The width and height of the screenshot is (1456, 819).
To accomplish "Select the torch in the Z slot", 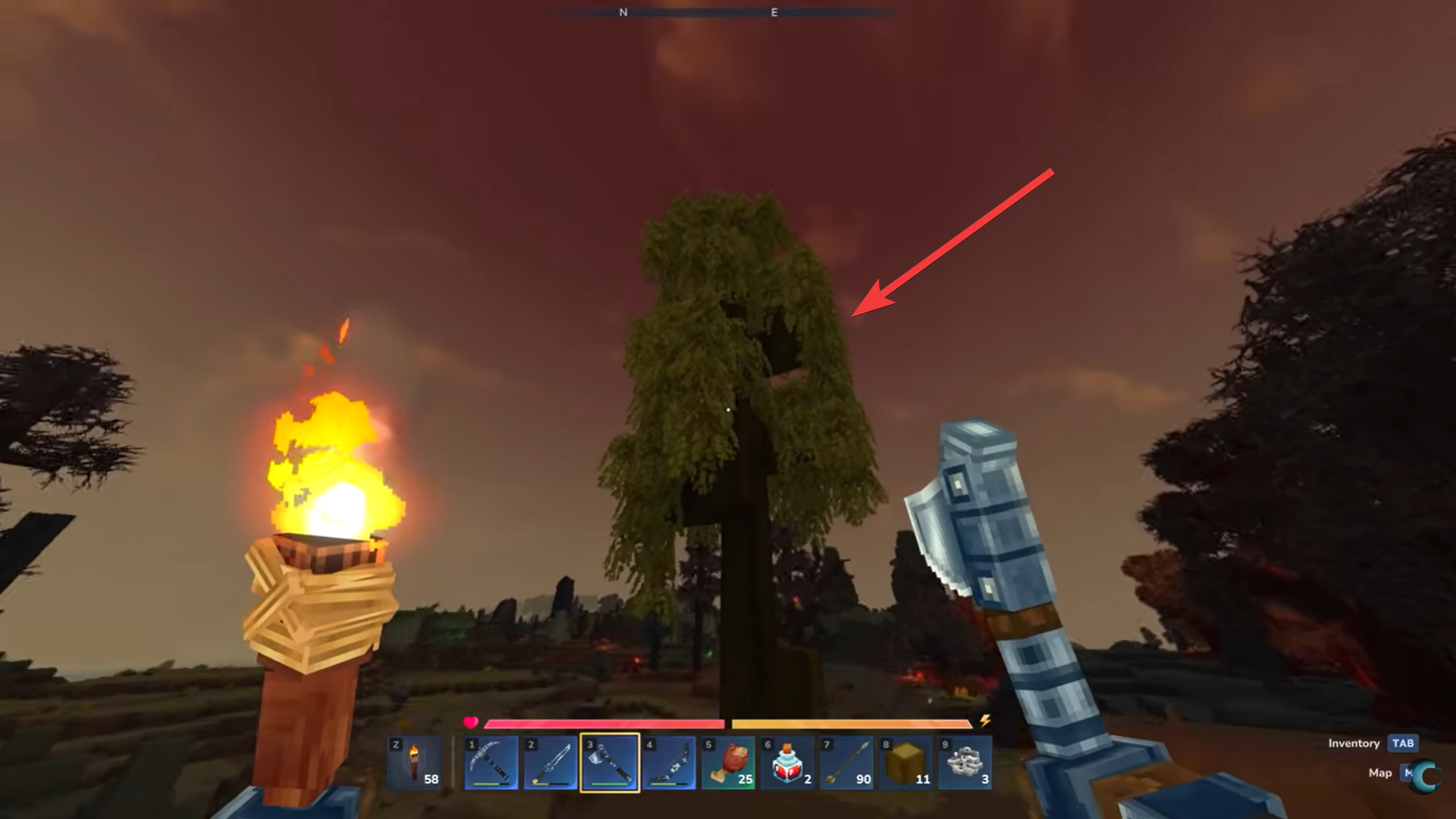I will [x=416, y=762].
